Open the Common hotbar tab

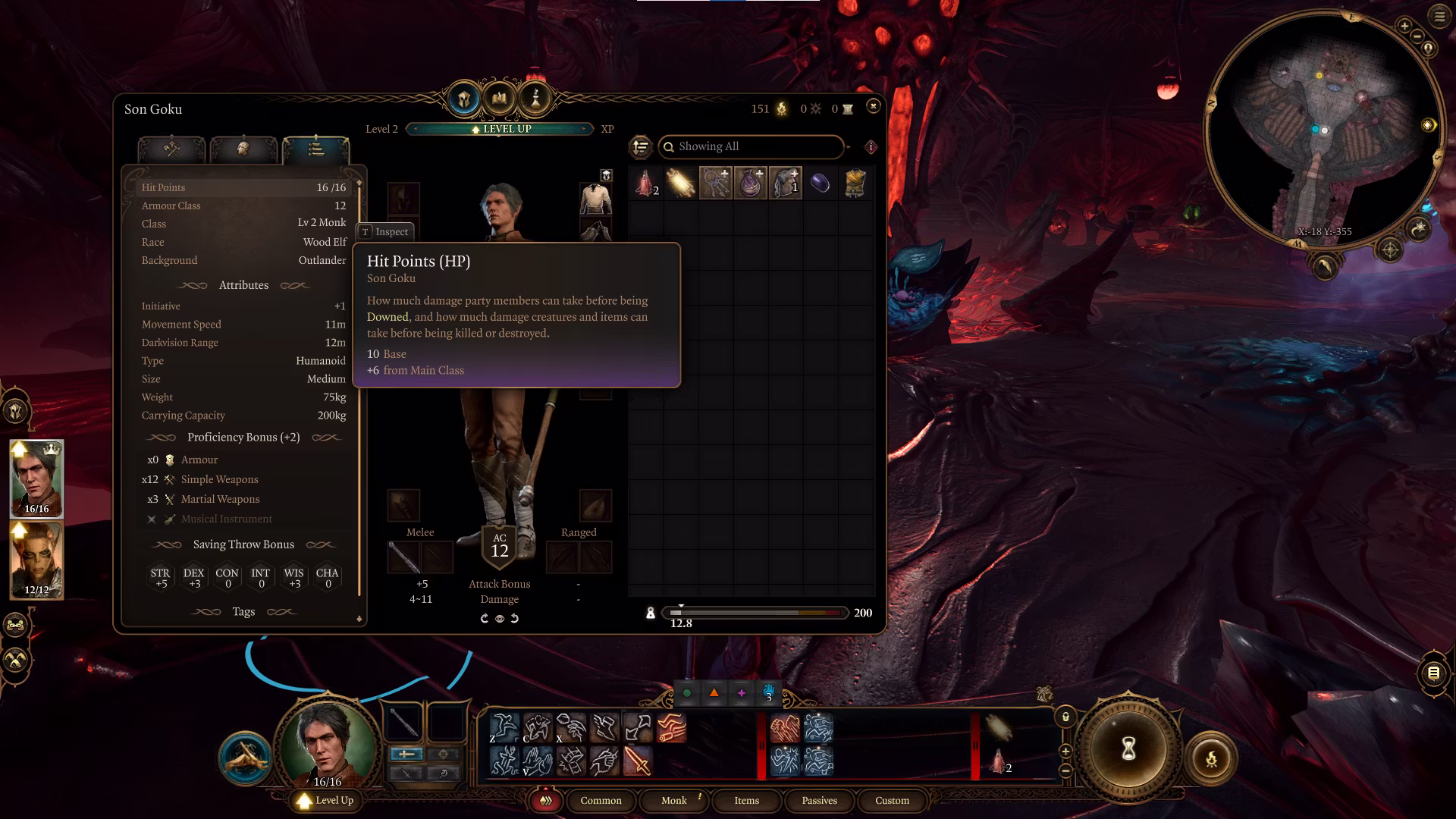[601, 800]
